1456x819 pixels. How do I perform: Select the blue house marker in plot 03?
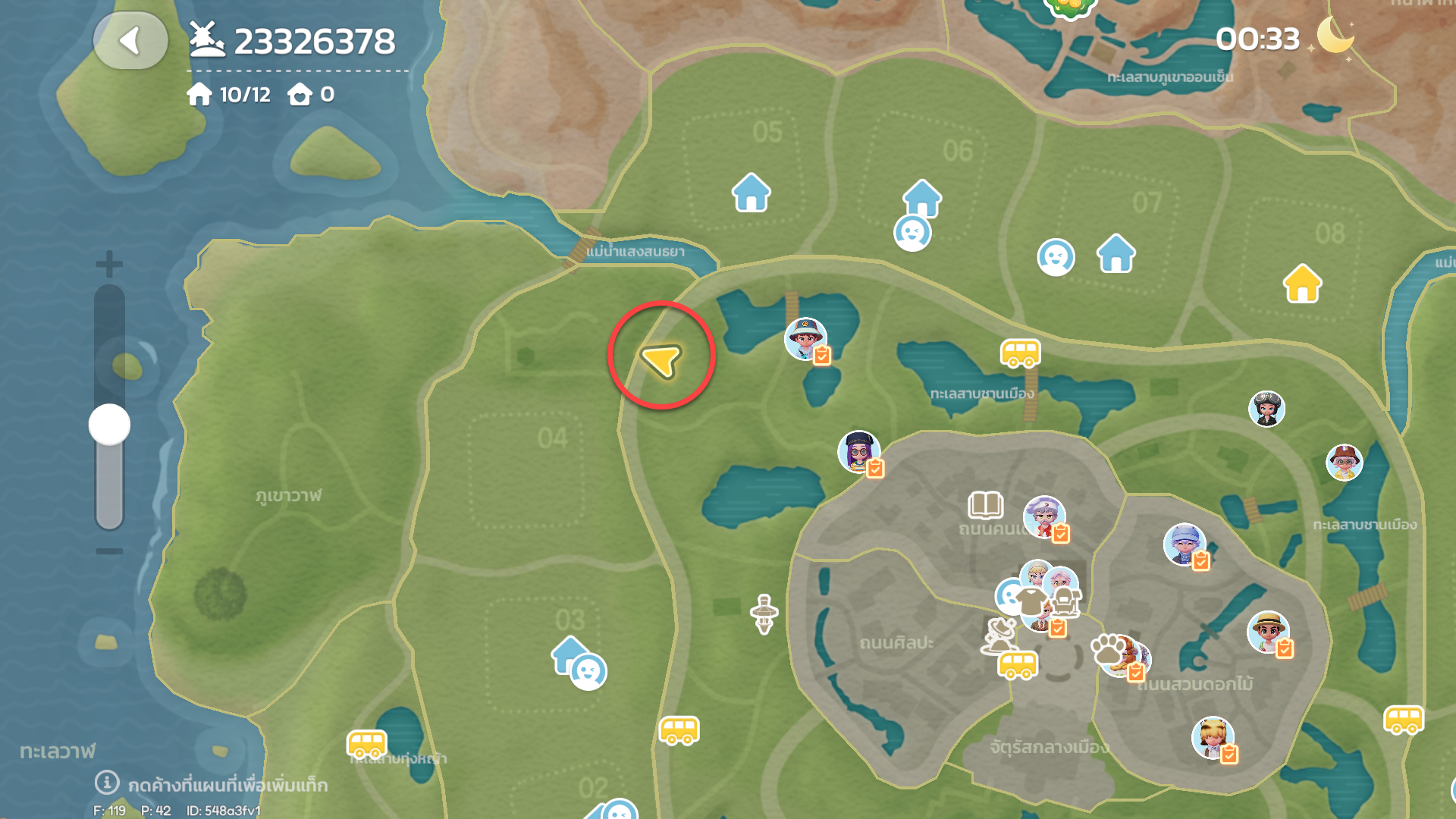568,654
